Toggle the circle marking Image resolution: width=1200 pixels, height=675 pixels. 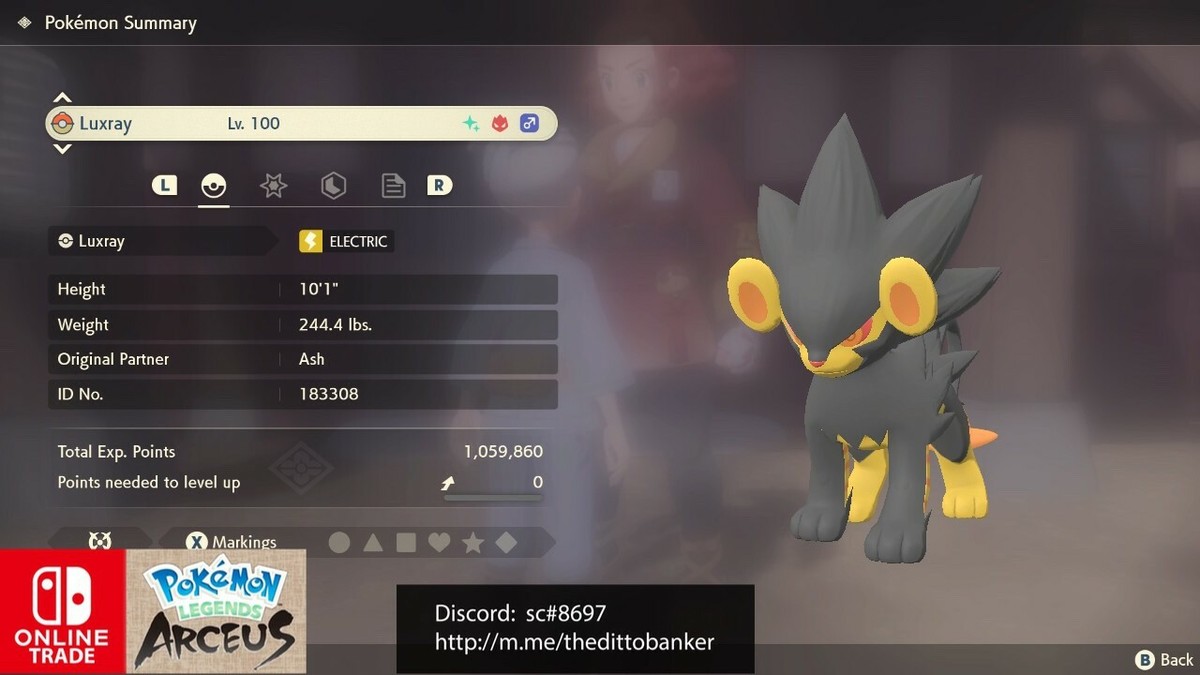tap(340, 542)
